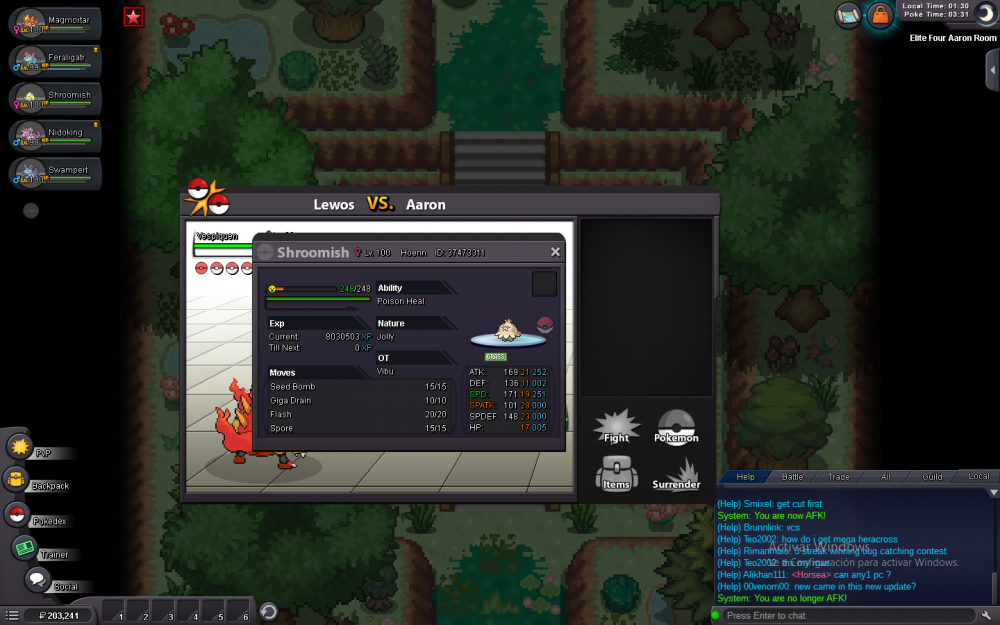The height and width of the screenshot is (625, 1000).
Task: Switch to the Help chat tab
Action: pos(746,477)
